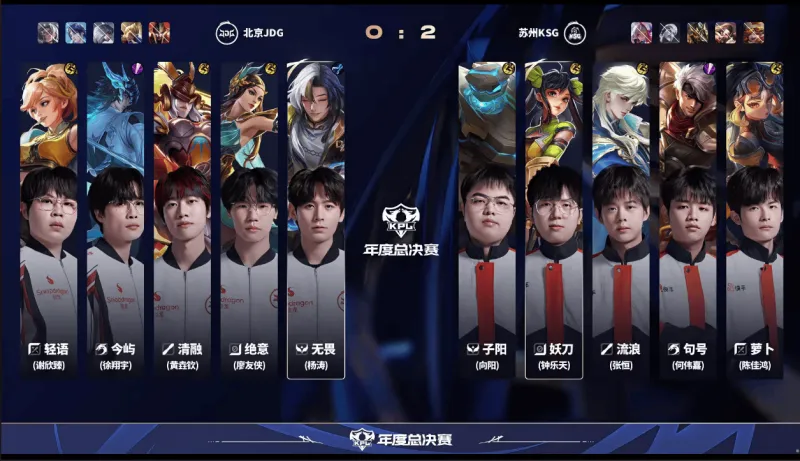Choose the highlighted 妖刀 player card
Viewport: 800px width, 461px height.
pyautogui.click(x=554, y=220)
